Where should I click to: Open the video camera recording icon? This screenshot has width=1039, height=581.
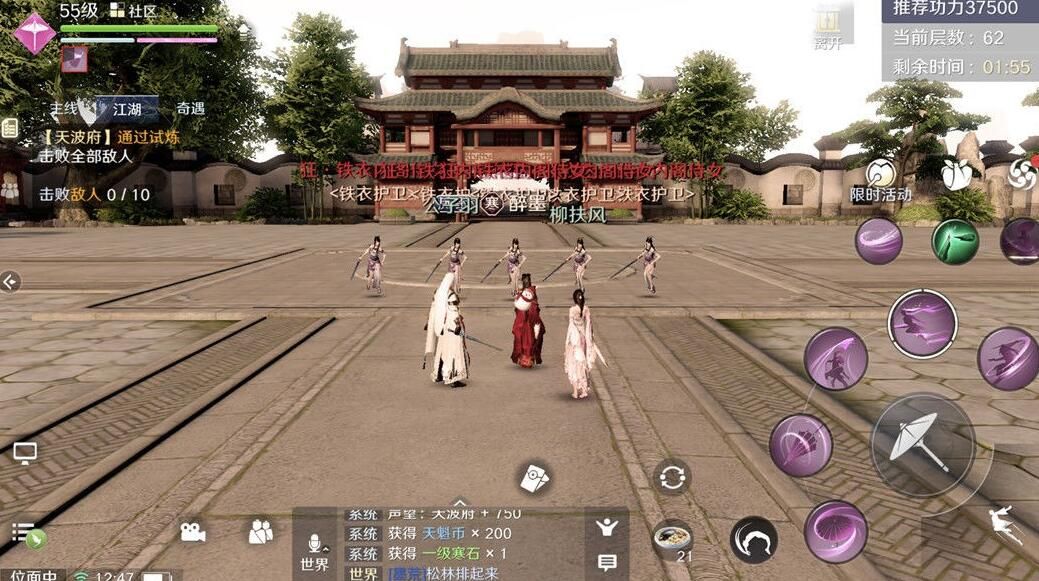click(x=193, y=532)
